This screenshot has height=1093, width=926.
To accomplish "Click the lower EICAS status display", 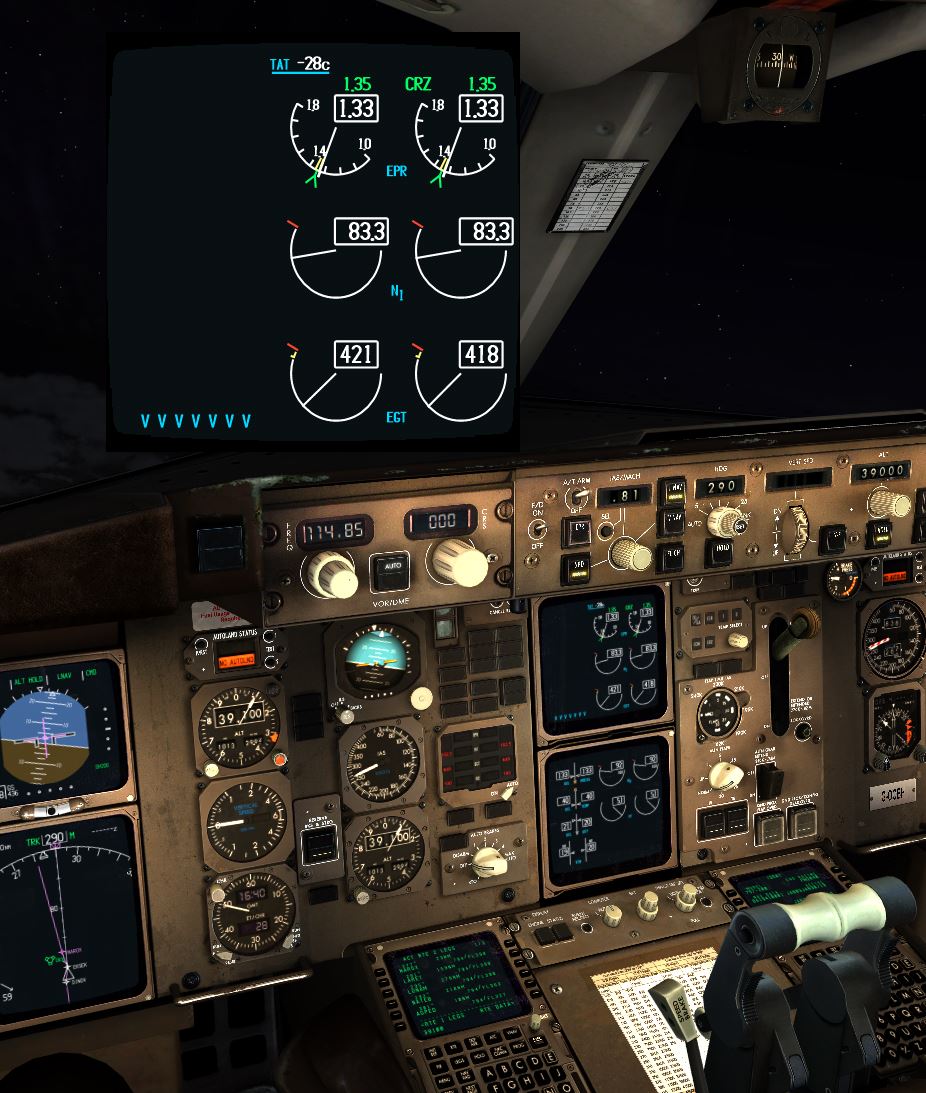I will point(606,812).
